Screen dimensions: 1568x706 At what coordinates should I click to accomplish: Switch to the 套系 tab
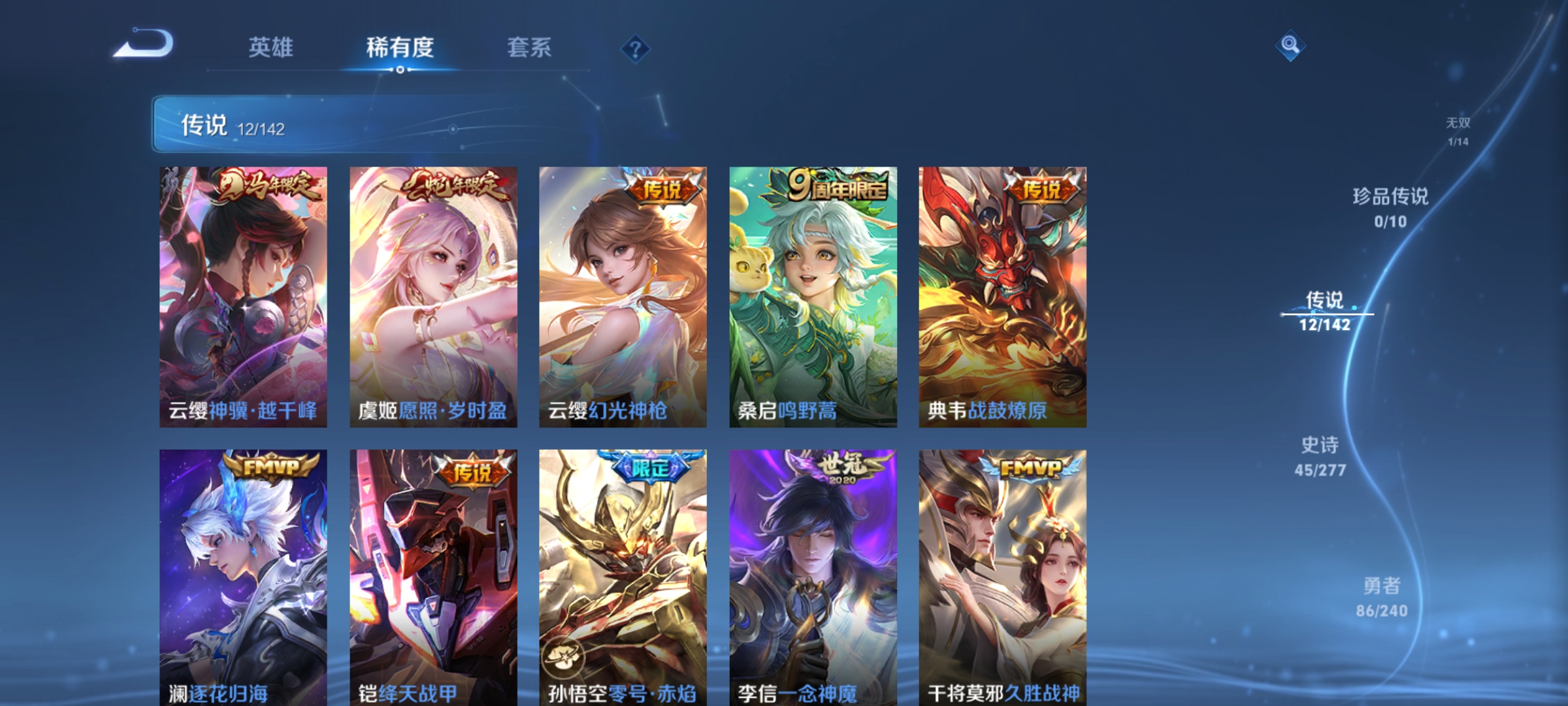coord(529,47)
